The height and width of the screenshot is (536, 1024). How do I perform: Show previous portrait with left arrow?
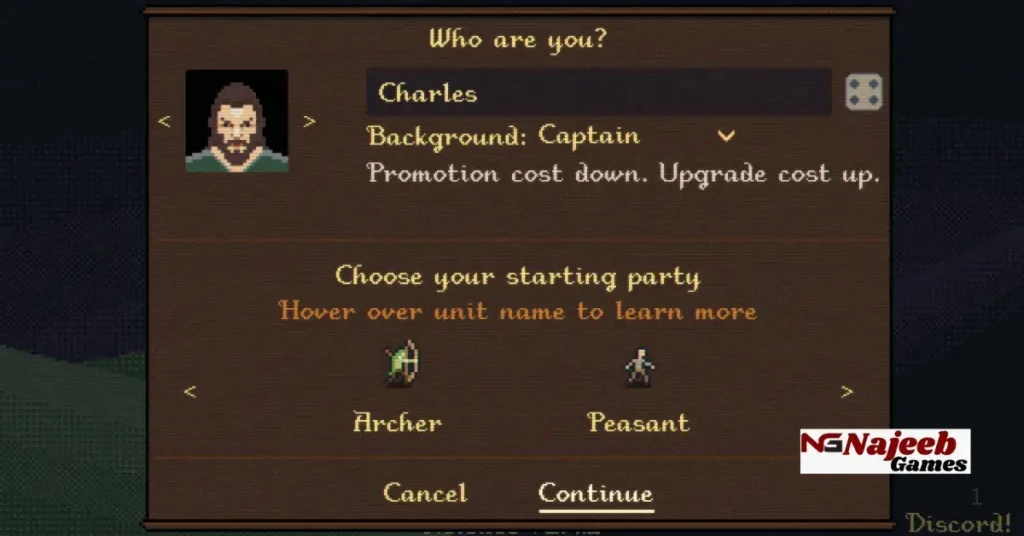tap(165, 121)
